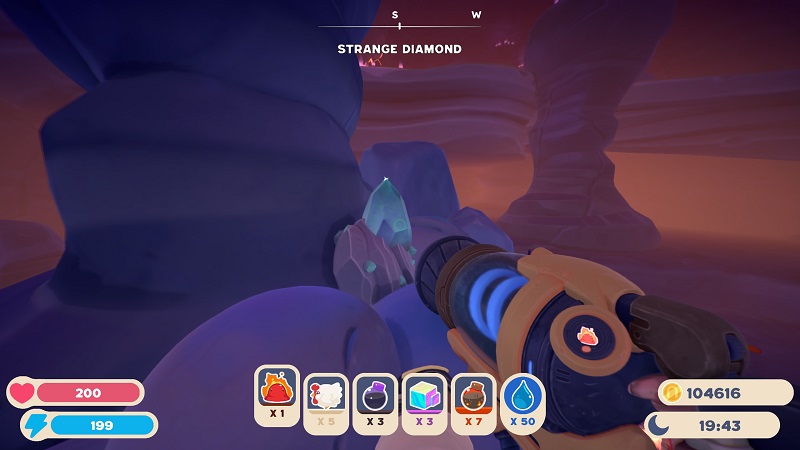Select the fire slime hotbar slot
Viewport: 800px width, 450px height.
point(277,394)
